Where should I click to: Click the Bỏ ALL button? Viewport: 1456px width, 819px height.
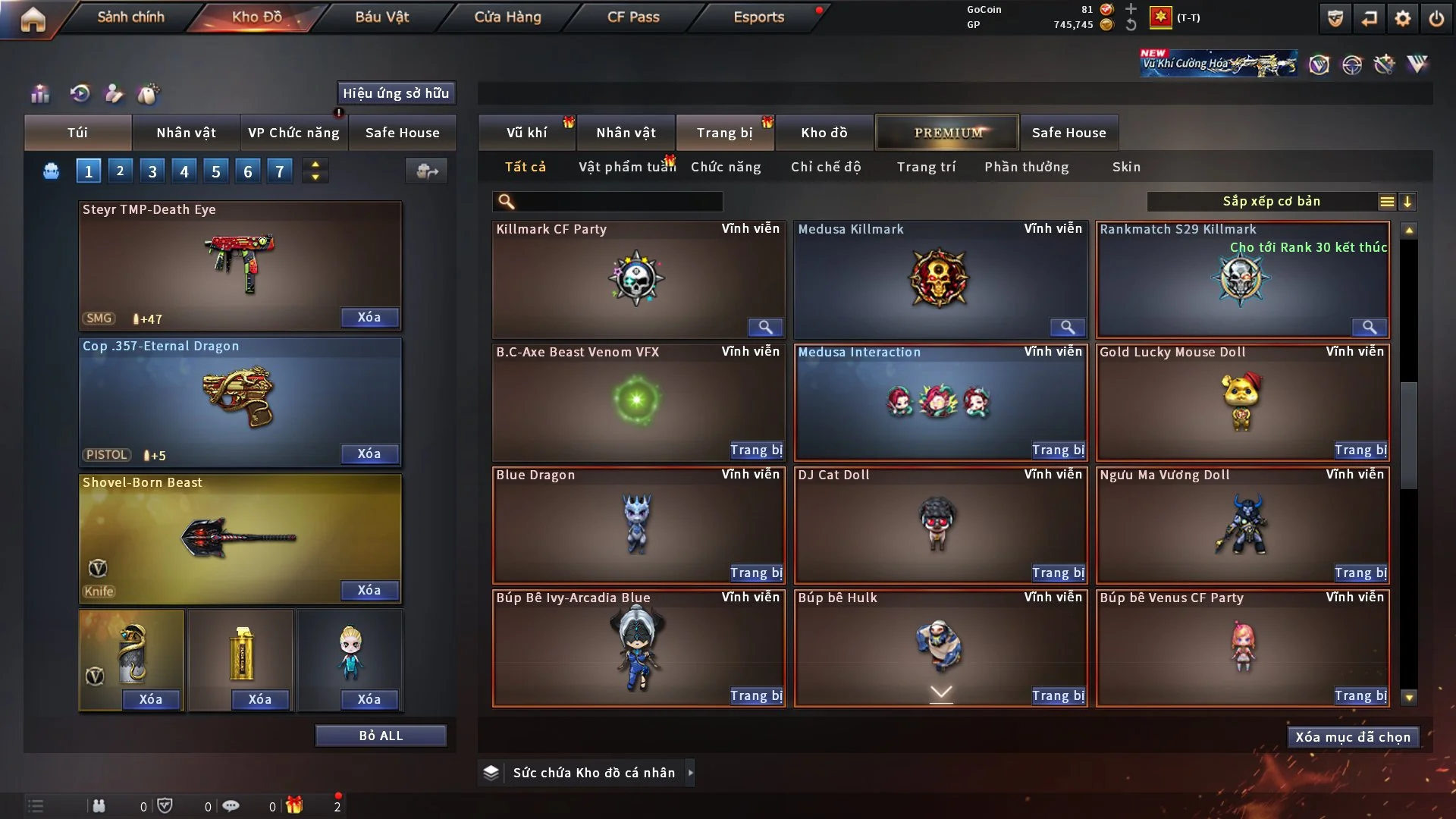[381, 736]
